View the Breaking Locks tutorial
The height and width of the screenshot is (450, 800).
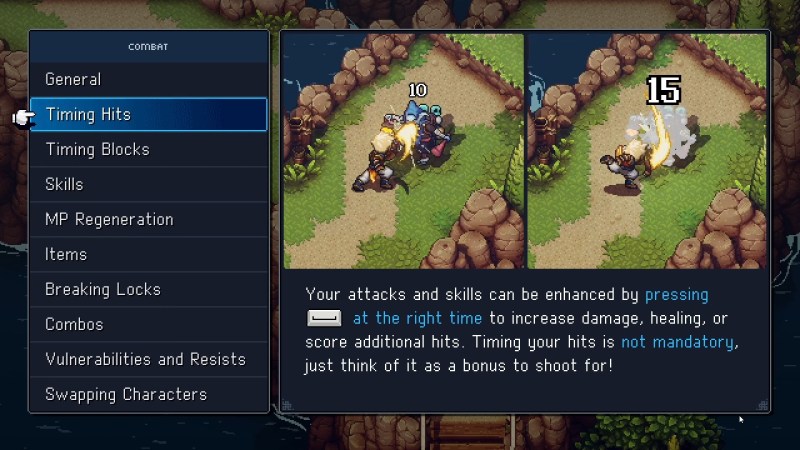(148, 290)
